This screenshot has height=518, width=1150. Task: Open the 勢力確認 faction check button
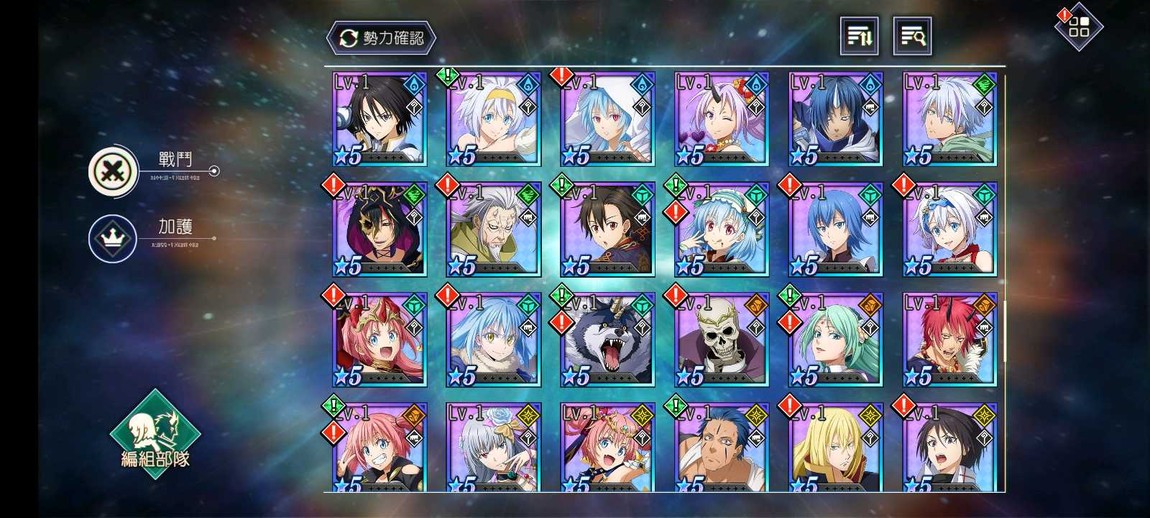coord(381,38)
